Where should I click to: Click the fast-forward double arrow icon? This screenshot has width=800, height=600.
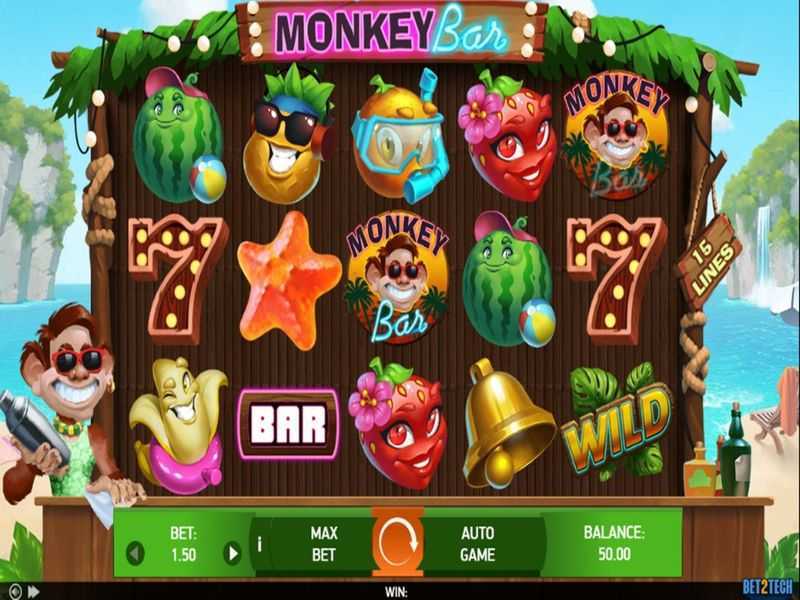click(33, 591)
